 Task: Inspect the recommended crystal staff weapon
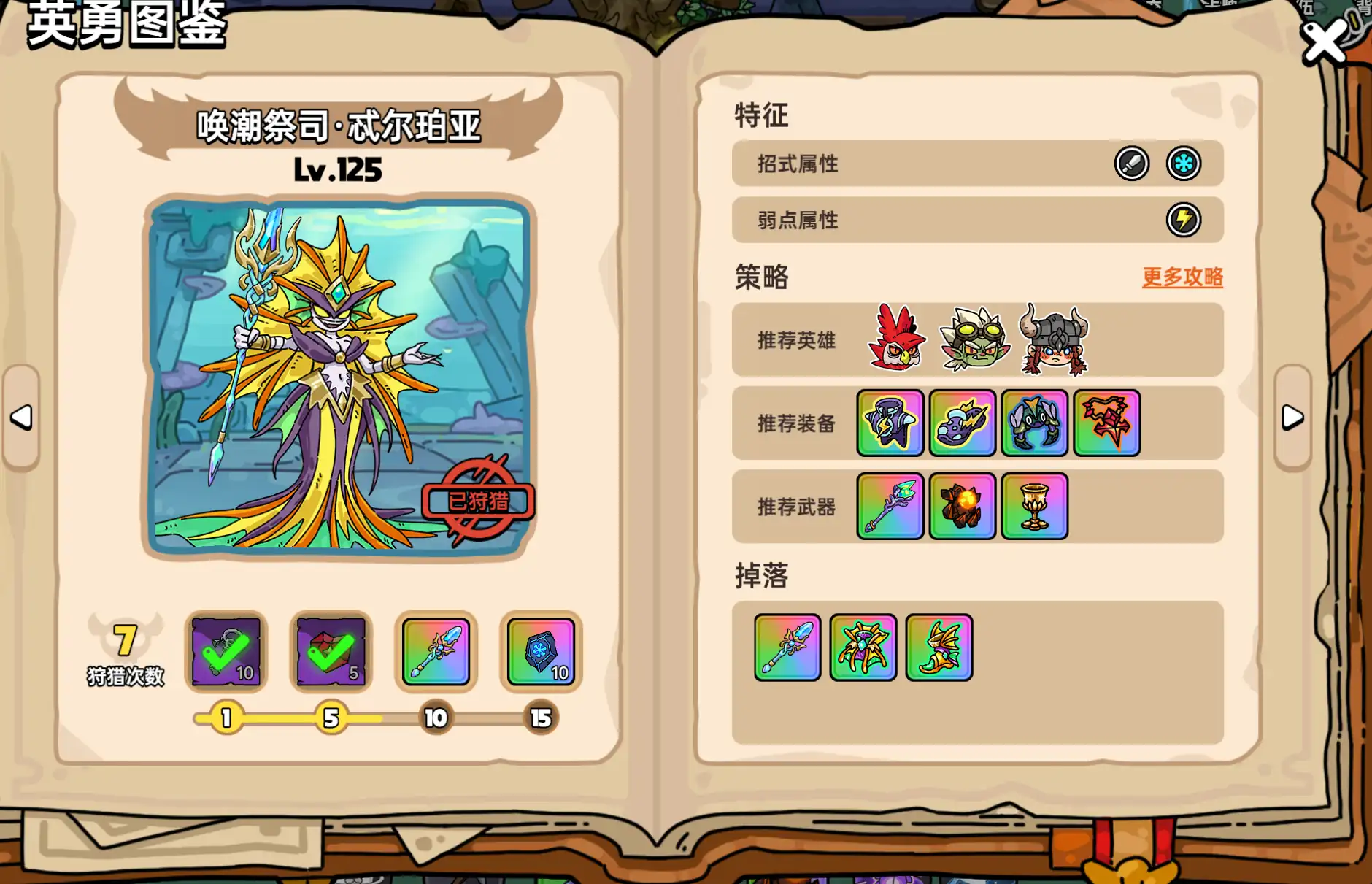(x=890, y=507)
